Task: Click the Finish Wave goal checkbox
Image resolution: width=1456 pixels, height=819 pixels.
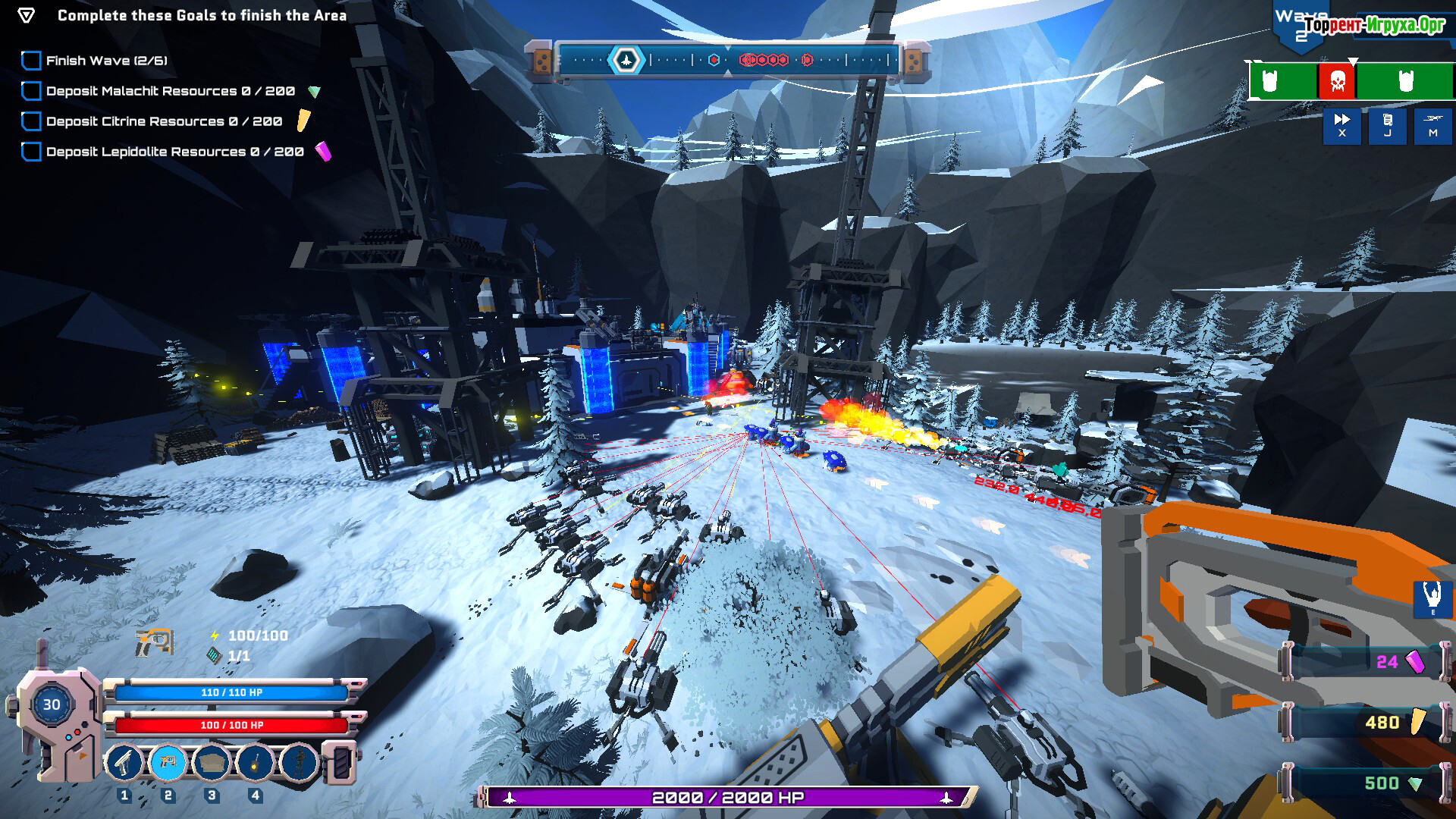Action: point(31,61)
